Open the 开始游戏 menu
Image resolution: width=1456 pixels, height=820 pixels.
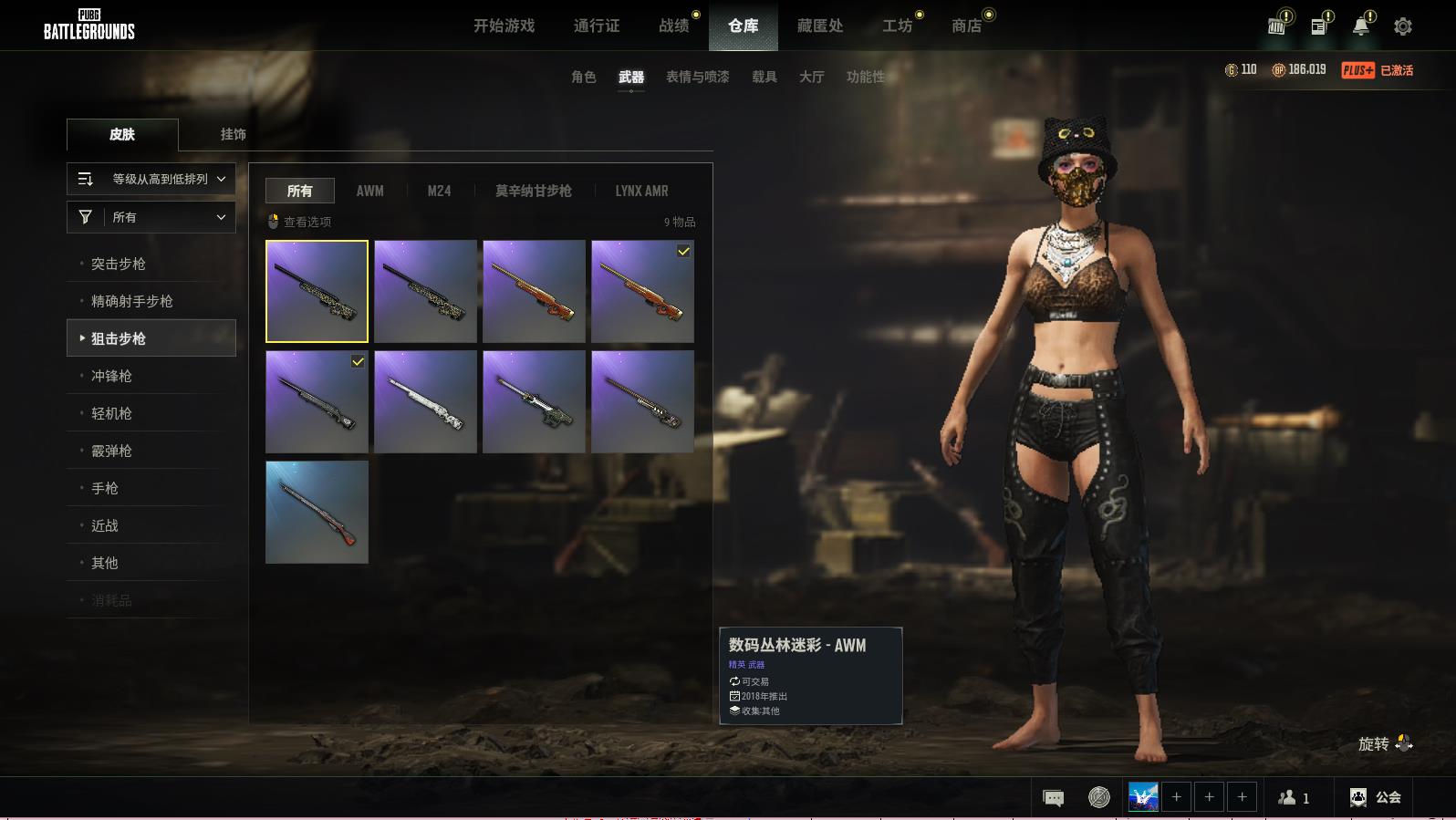click(x=504, y=26)
